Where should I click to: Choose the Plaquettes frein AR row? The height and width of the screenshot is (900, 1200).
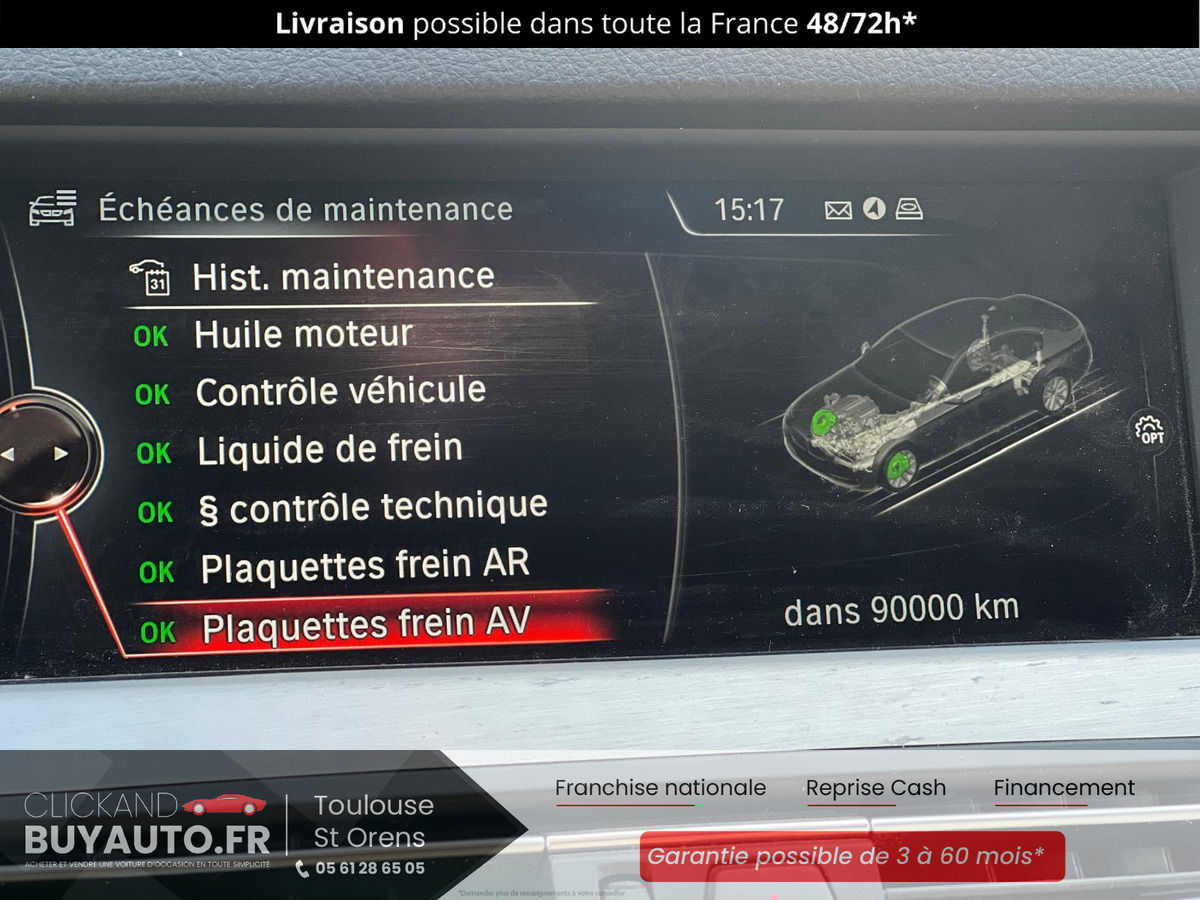[x=364, y=567]
